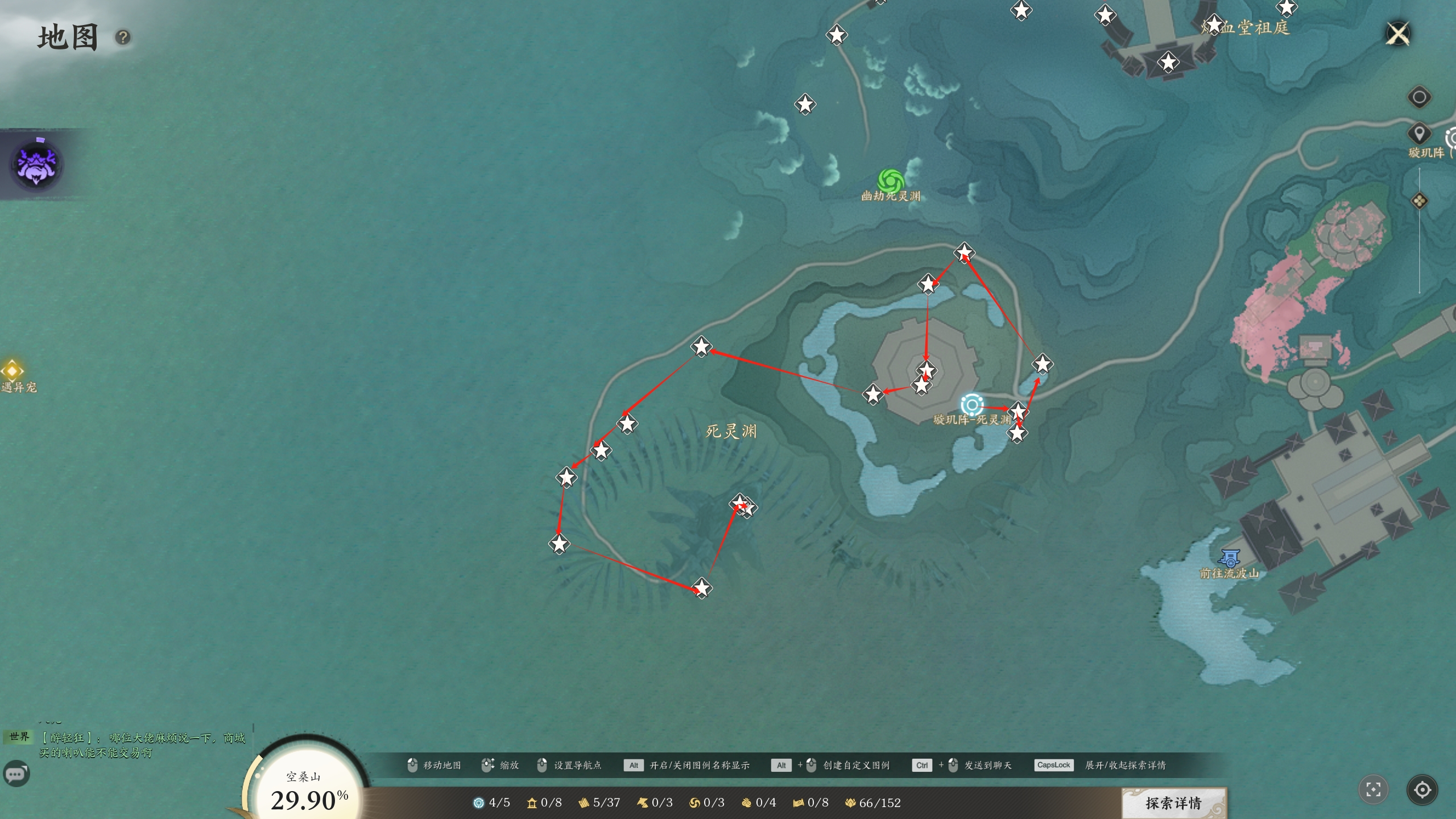Select the 璇玑阵-死灵渊 teleport marker
This screenshot has width=1456, height=819.
[972, 405]
